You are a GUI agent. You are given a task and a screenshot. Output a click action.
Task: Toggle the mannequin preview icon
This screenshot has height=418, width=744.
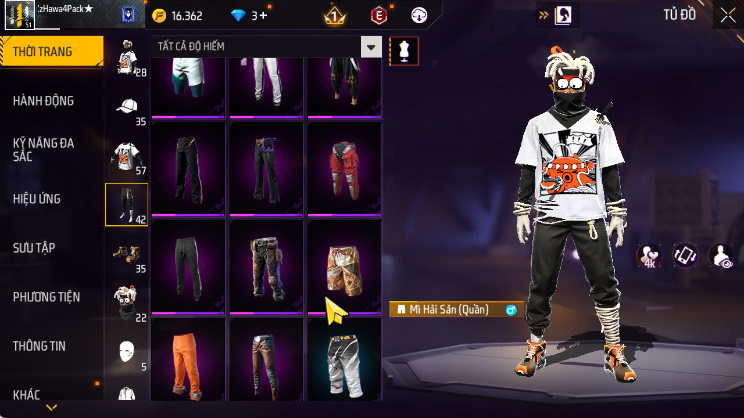404,49
